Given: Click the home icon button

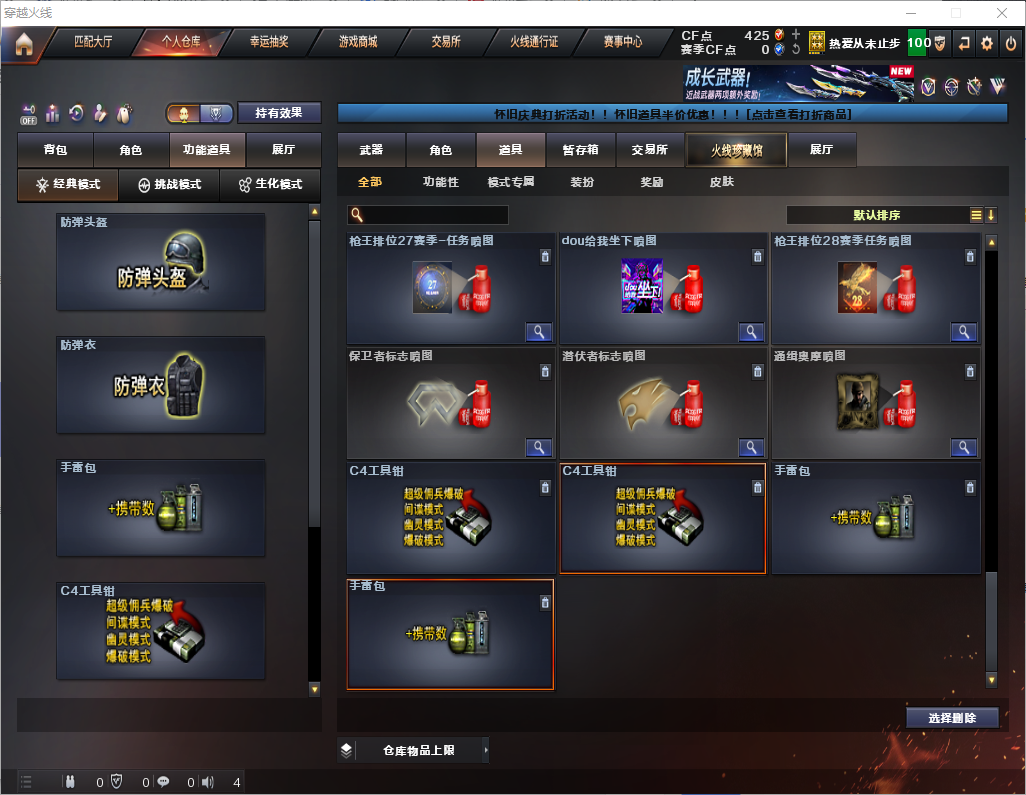Looking at the screenshot, I should click(23, 43).
